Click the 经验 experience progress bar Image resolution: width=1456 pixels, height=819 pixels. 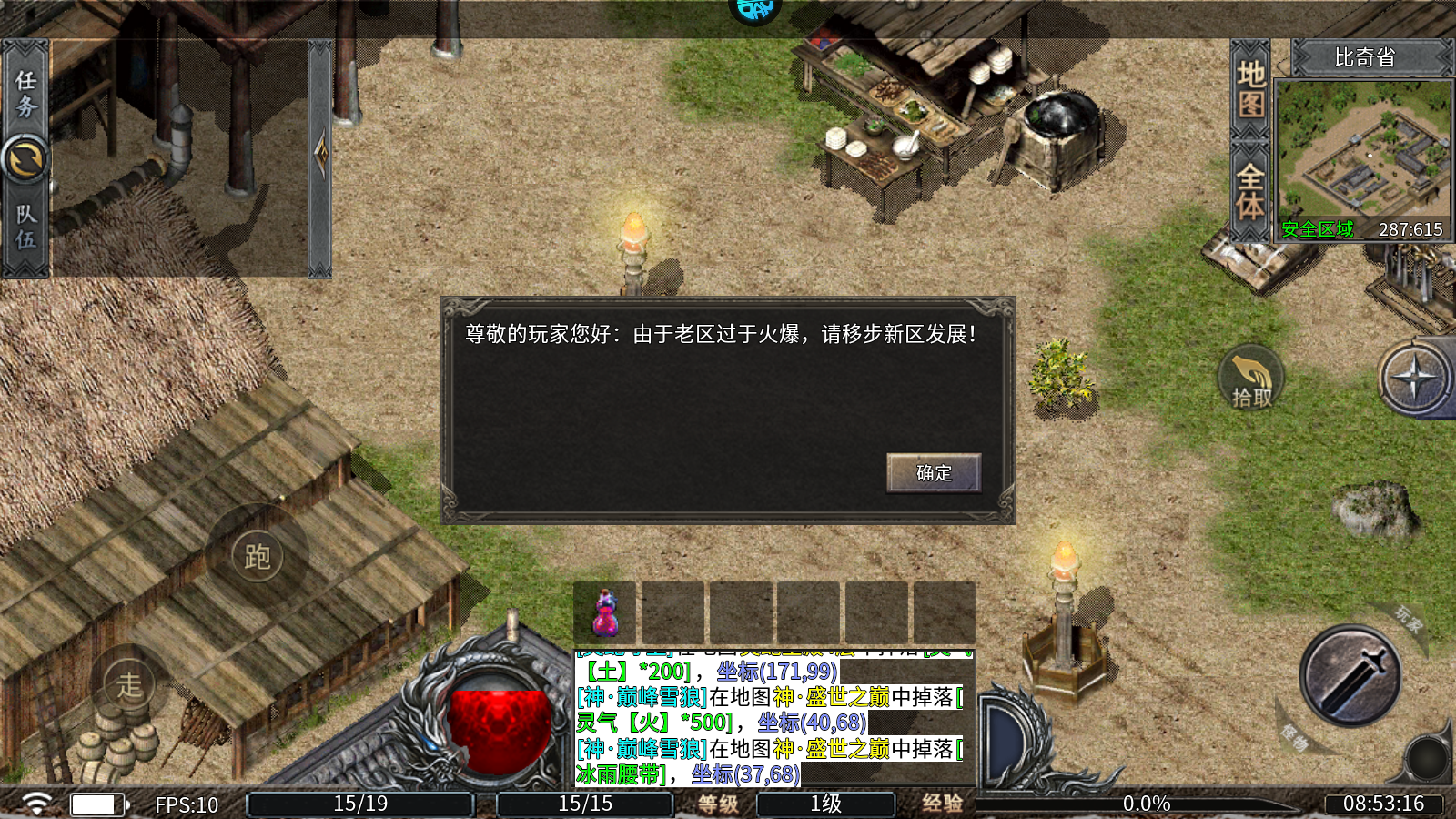pos(1147,804)
